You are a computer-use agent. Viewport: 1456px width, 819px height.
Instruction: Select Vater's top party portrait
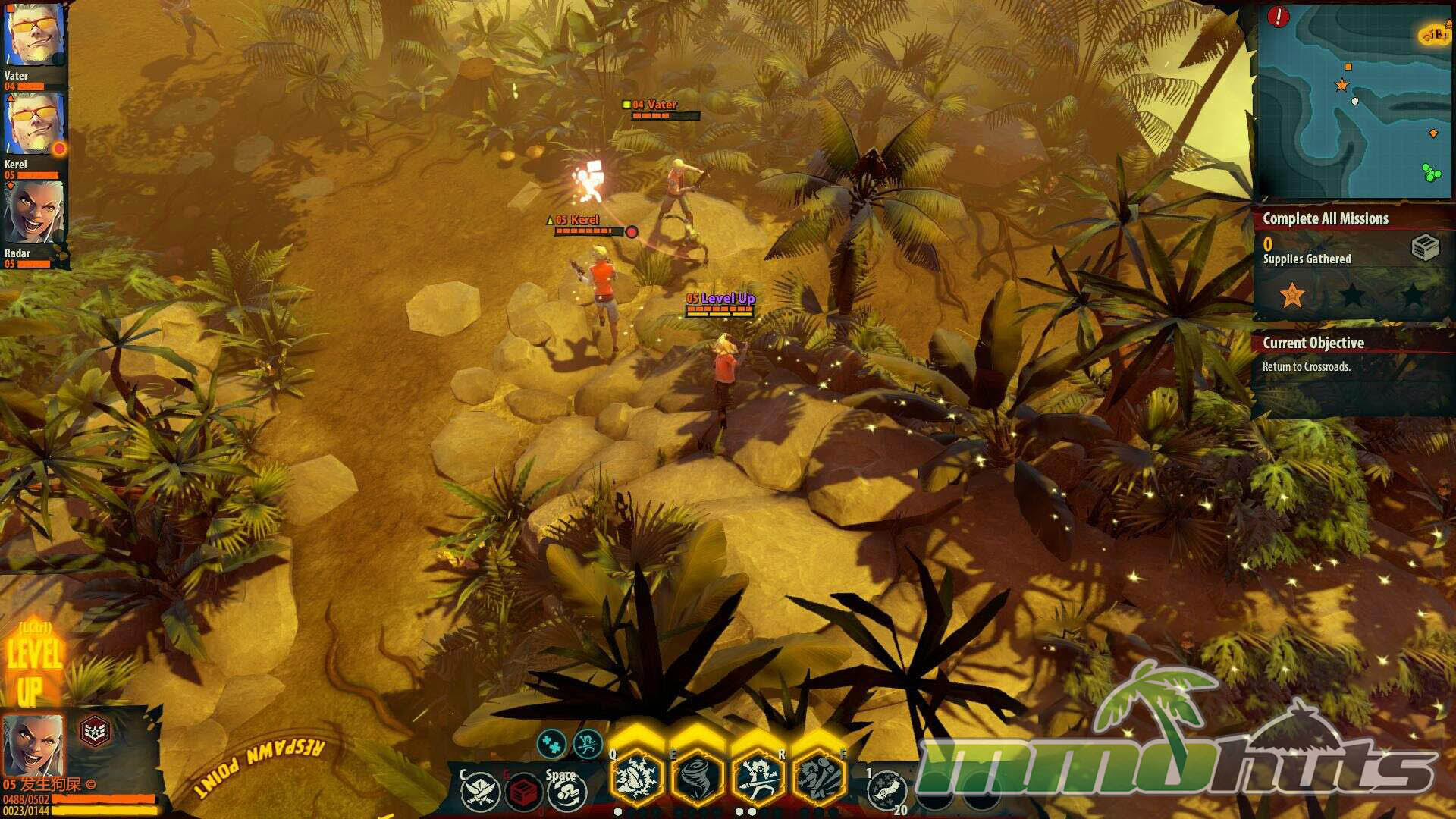(34, 36)
